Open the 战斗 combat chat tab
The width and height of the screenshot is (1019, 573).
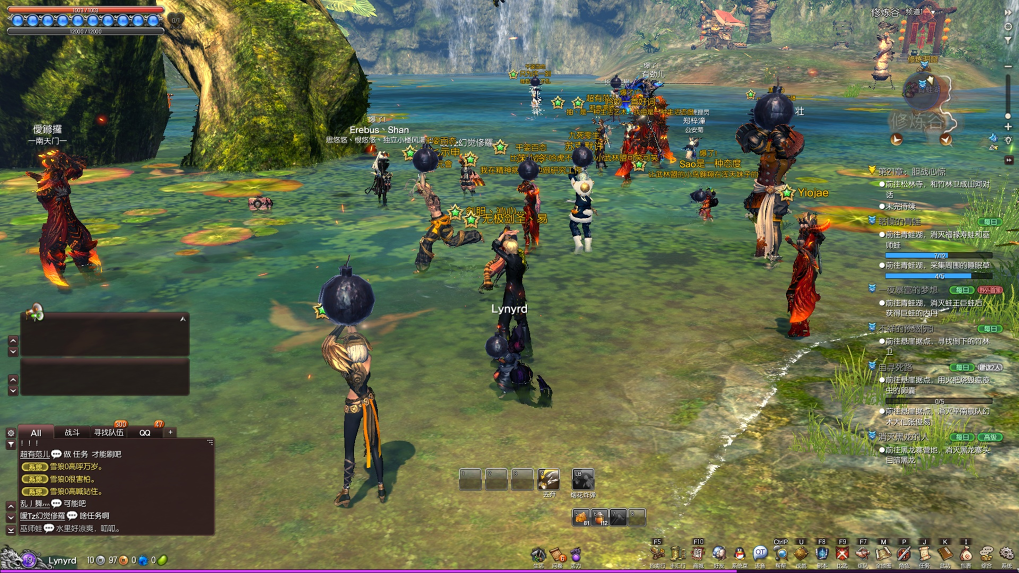[72, 433]
